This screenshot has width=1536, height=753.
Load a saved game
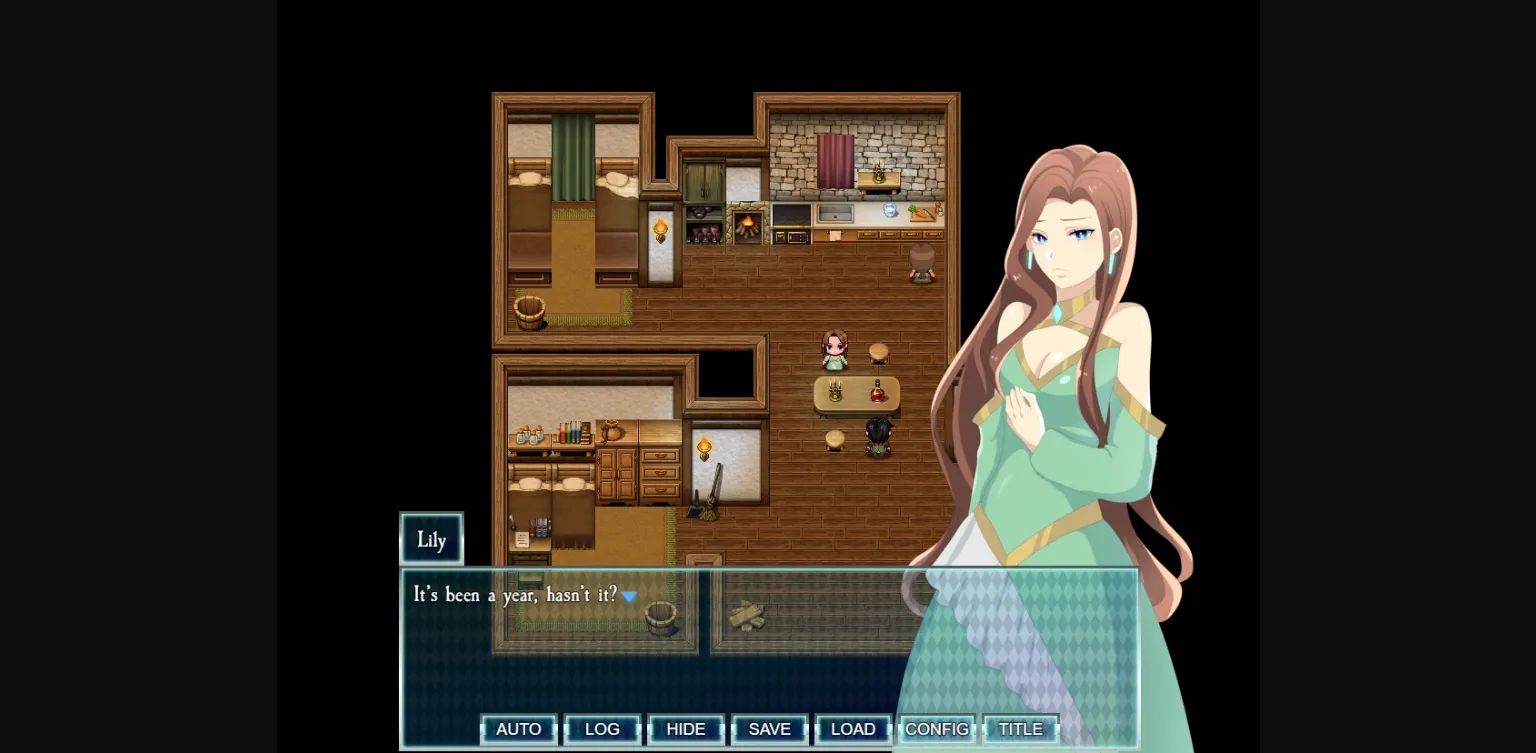[x=853, y=729]
